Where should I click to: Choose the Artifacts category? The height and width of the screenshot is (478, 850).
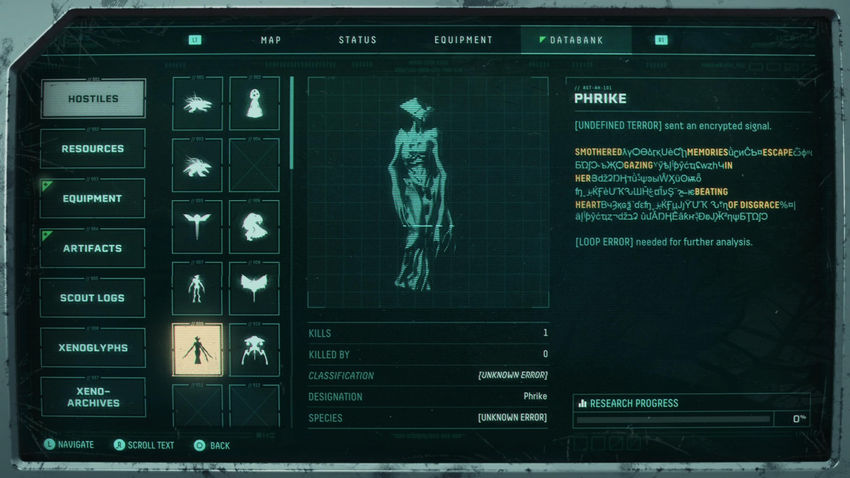point(93,248)
